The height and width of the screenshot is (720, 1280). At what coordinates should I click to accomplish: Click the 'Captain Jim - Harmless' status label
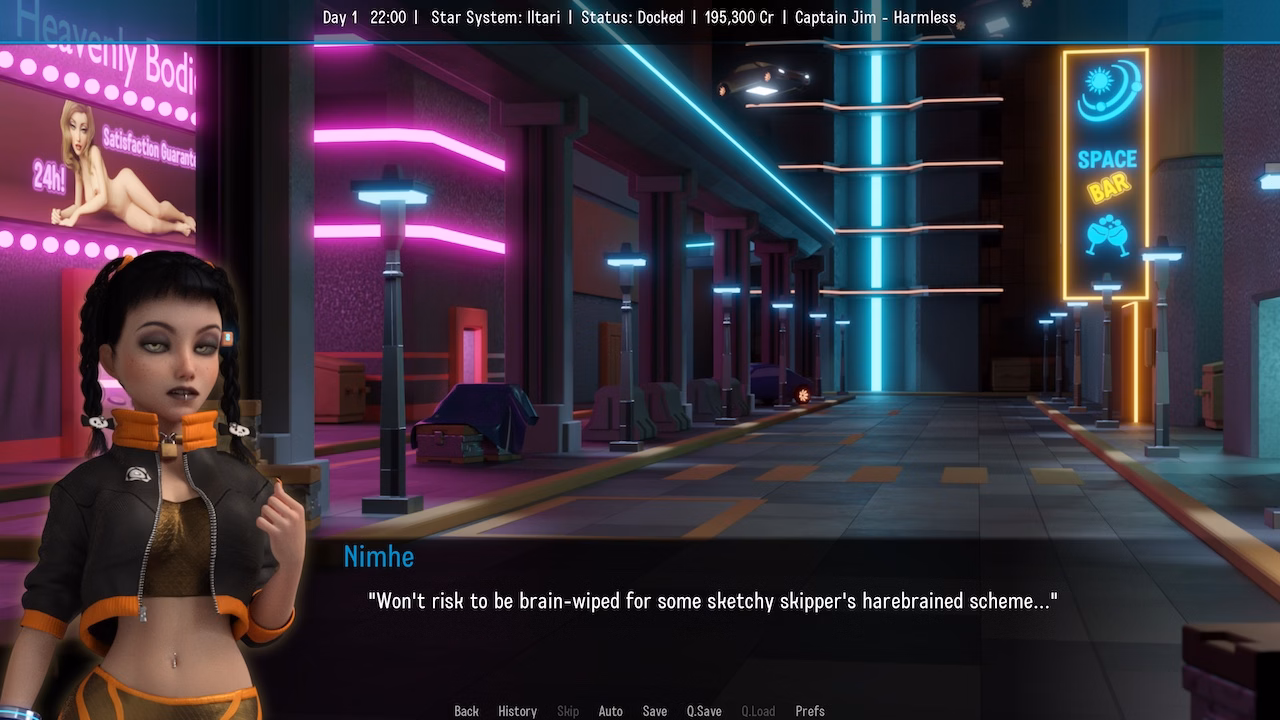point(874,17)
